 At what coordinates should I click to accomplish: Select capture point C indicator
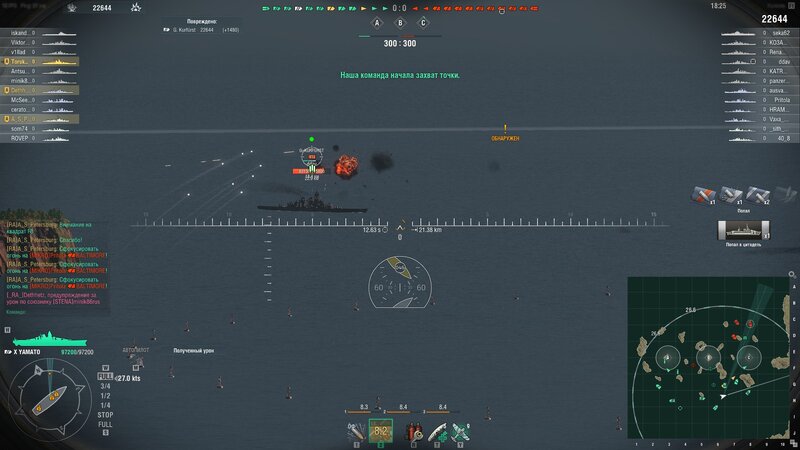click(423, 23)
